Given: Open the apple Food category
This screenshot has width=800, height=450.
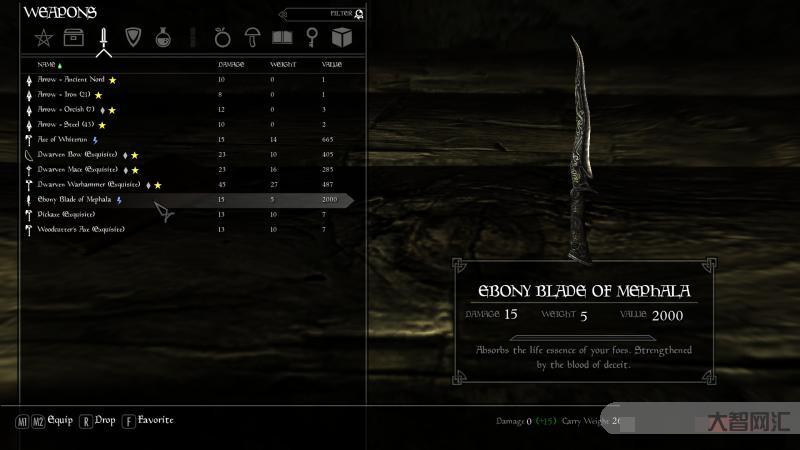Looking at the screenshot, I should pyautogui.click(x=223, y=38).
